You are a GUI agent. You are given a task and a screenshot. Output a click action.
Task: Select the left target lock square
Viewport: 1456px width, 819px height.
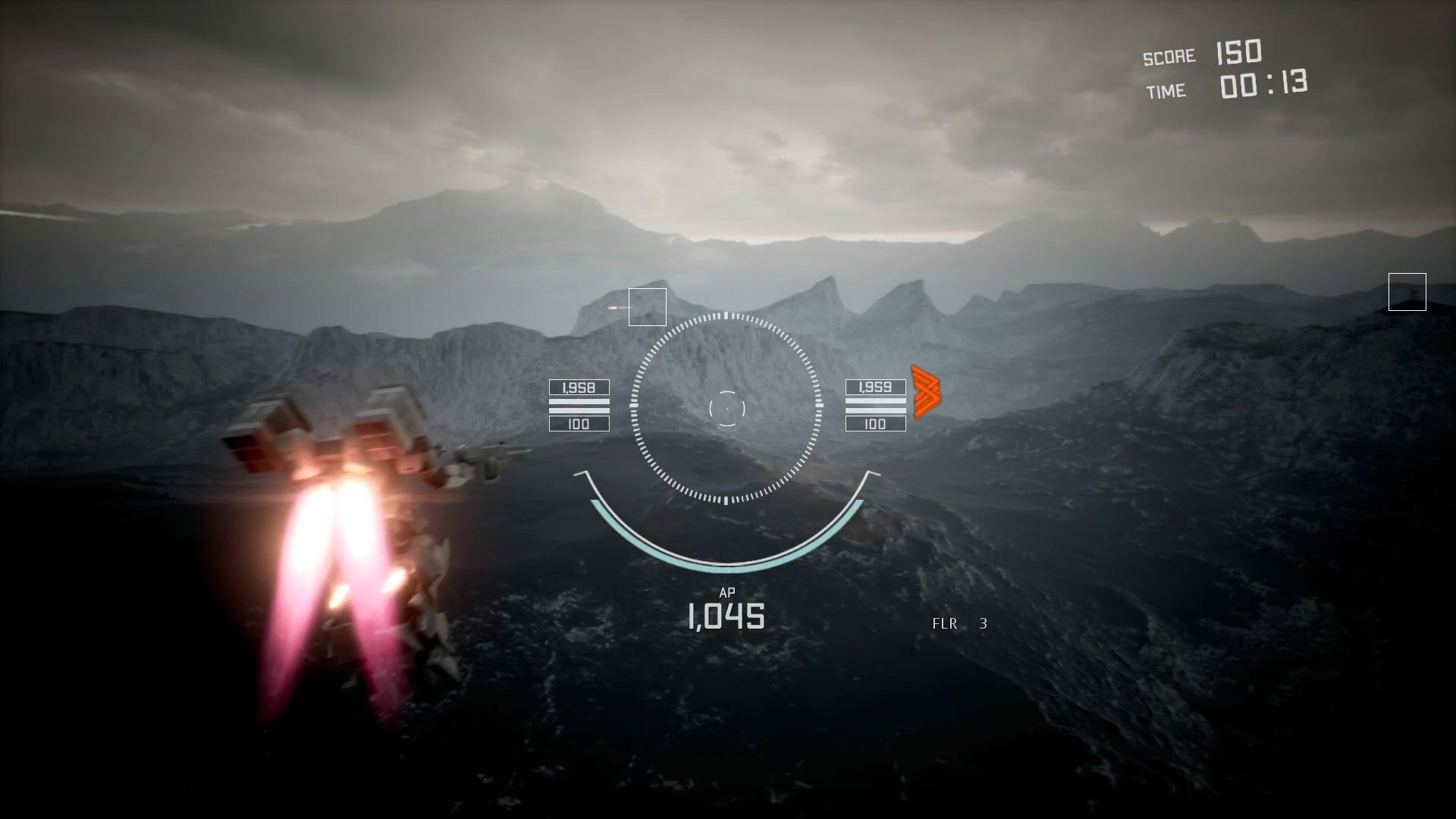647,308
